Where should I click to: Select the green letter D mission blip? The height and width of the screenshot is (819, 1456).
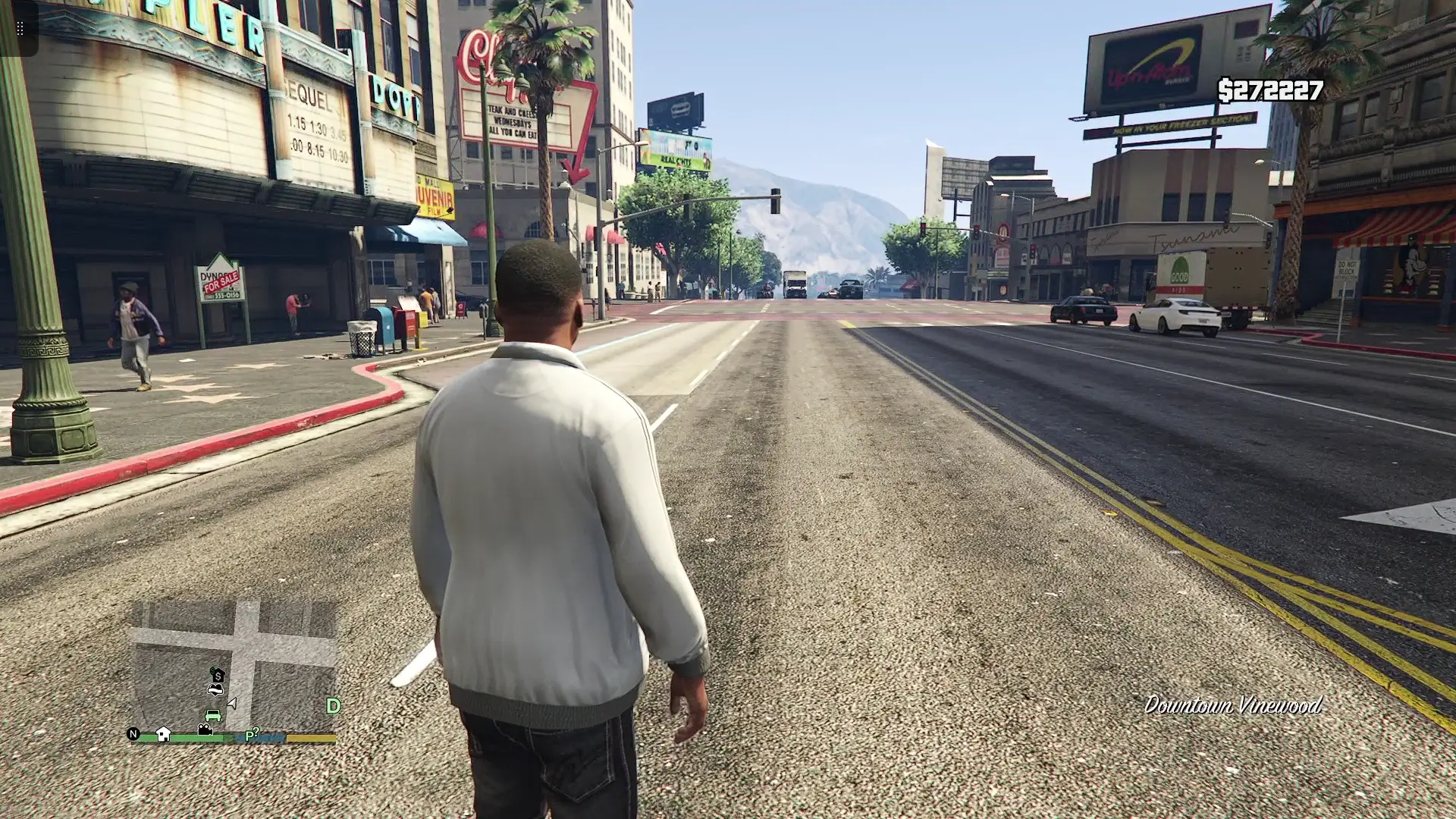tap(333, 706)
